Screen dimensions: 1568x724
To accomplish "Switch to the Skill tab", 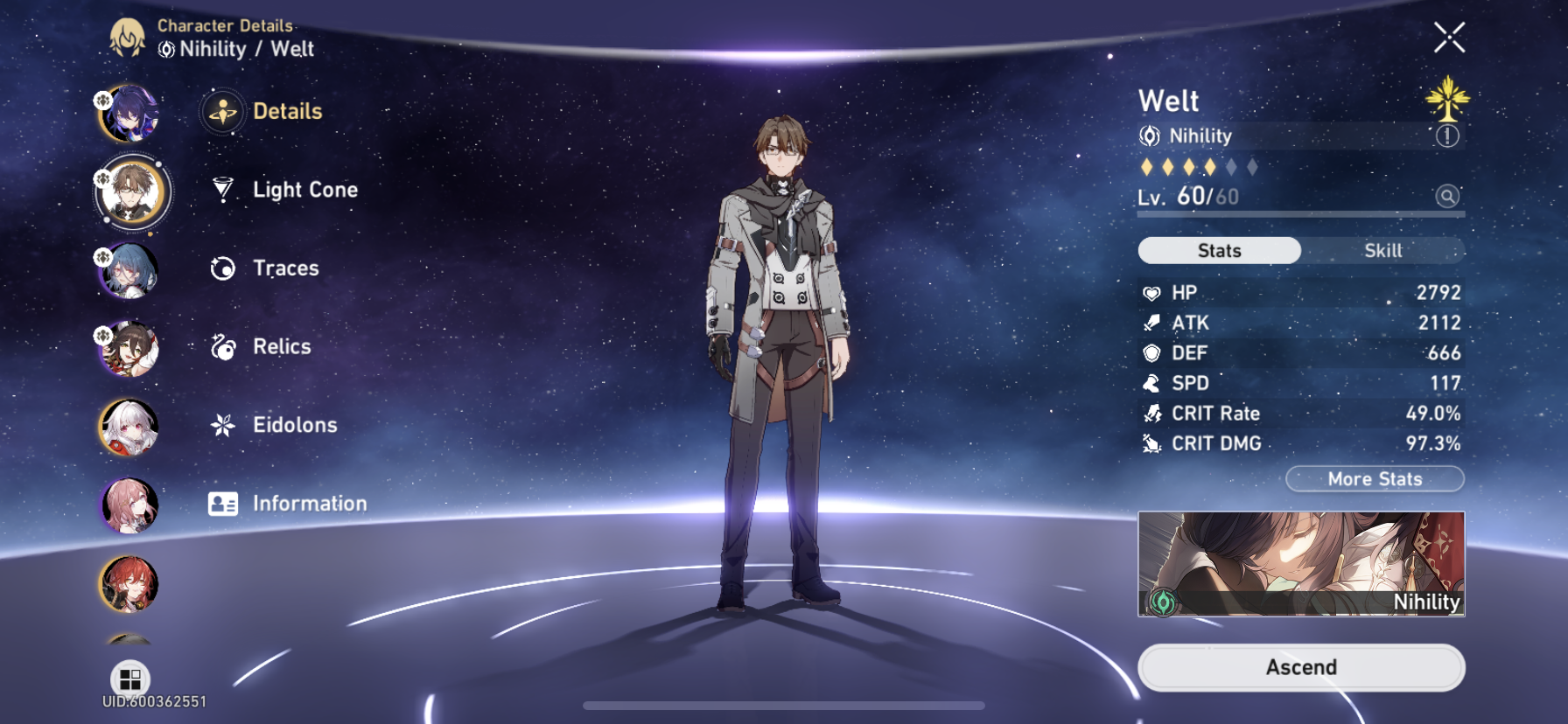I will pos(1382,251).
